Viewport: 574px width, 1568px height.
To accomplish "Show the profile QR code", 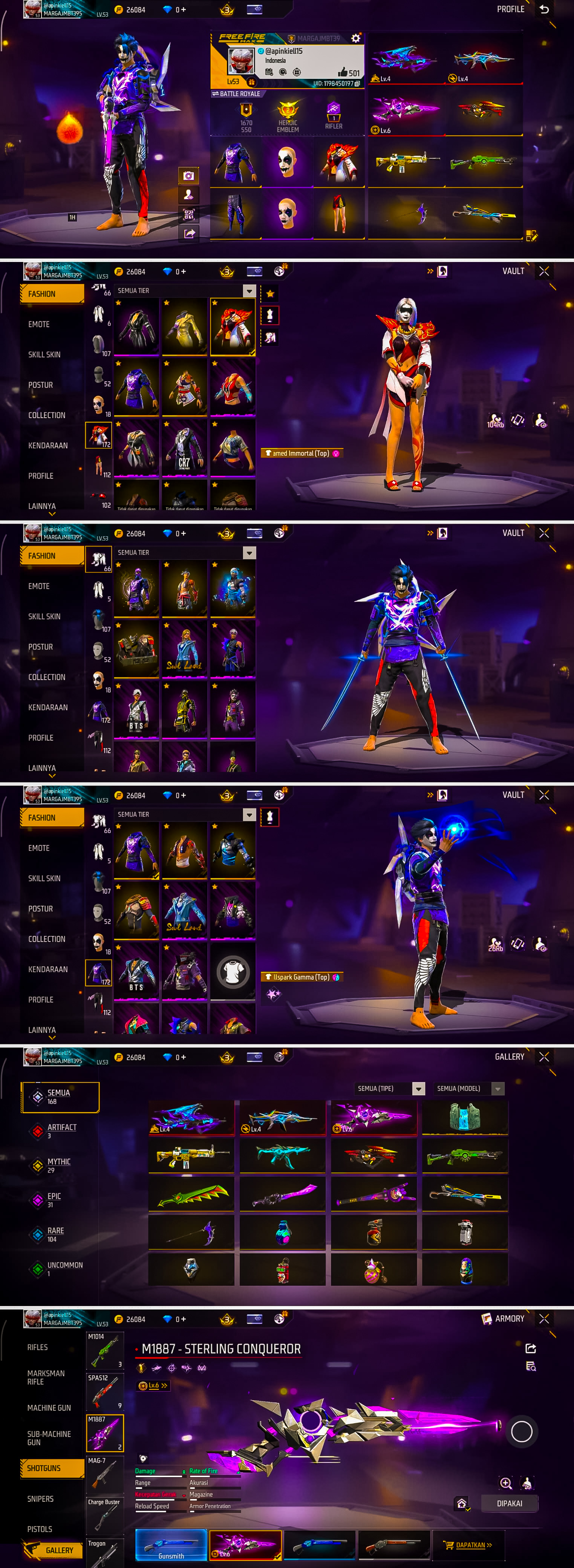I will coord(189,214).
